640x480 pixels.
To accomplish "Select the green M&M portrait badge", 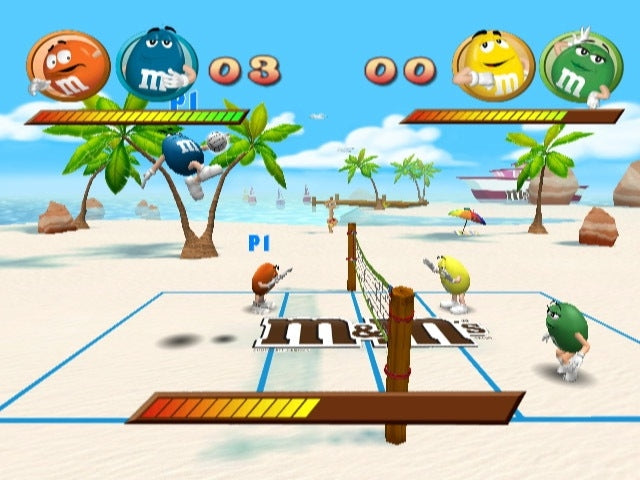I will [x=580, y=66].
